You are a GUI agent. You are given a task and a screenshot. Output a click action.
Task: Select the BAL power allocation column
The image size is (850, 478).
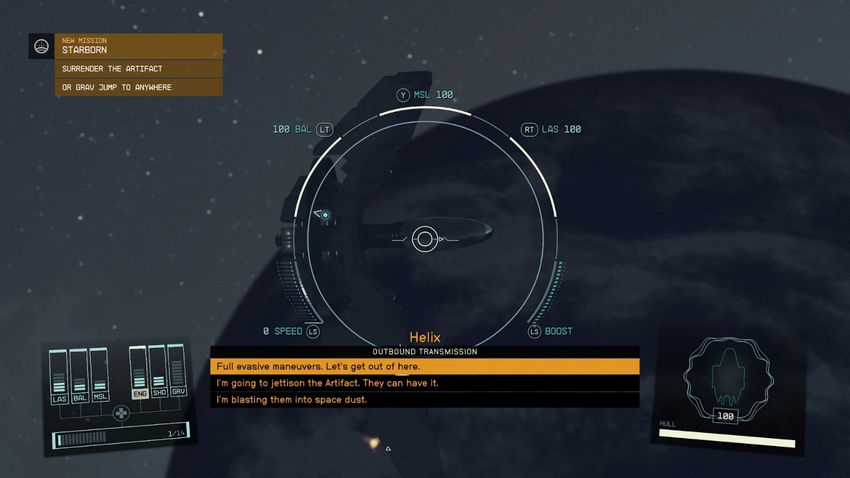click(x=79, y=376)
